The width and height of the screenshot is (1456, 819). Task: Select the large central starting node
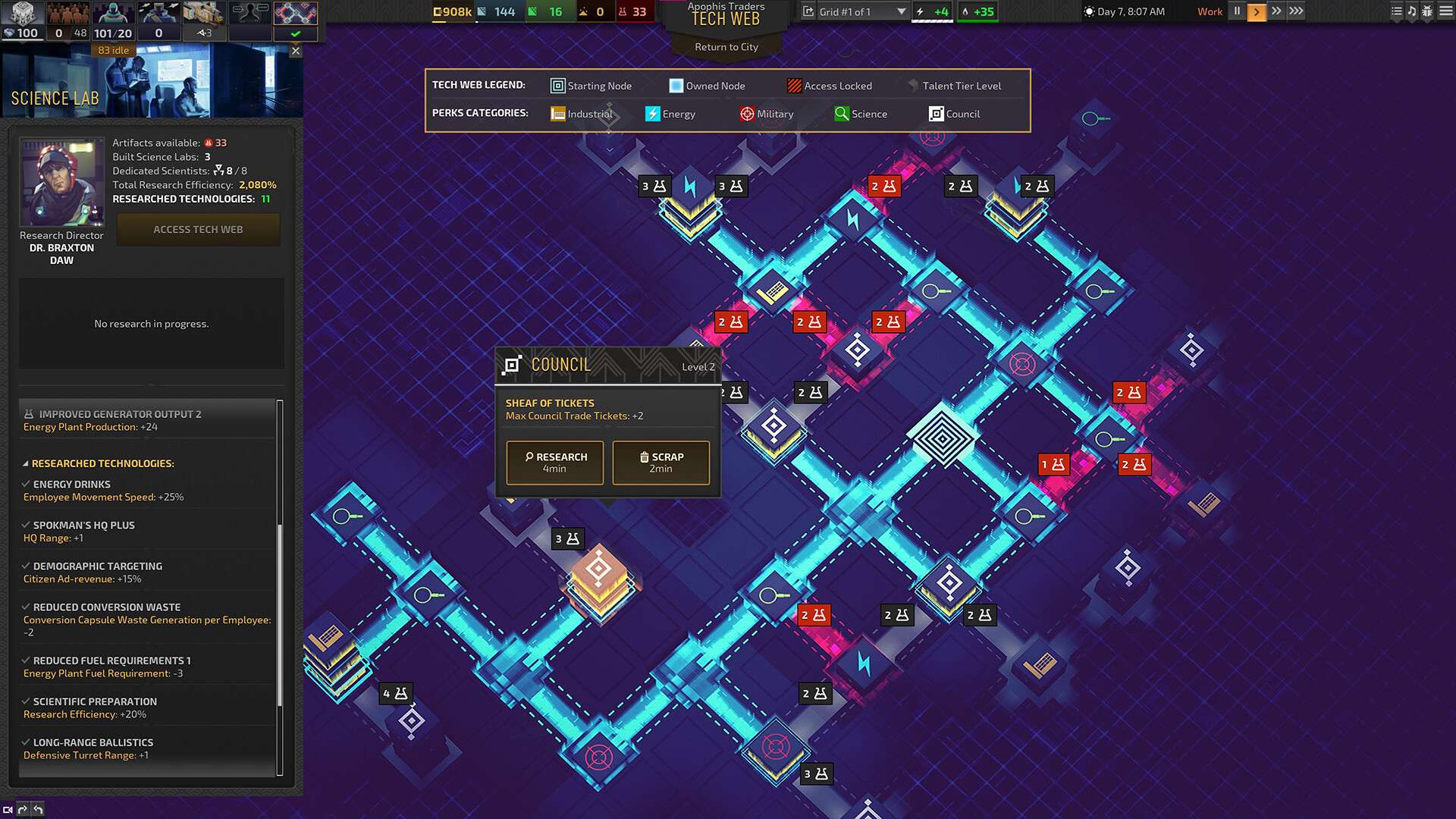pyautogui.click(x=942, y=438)
